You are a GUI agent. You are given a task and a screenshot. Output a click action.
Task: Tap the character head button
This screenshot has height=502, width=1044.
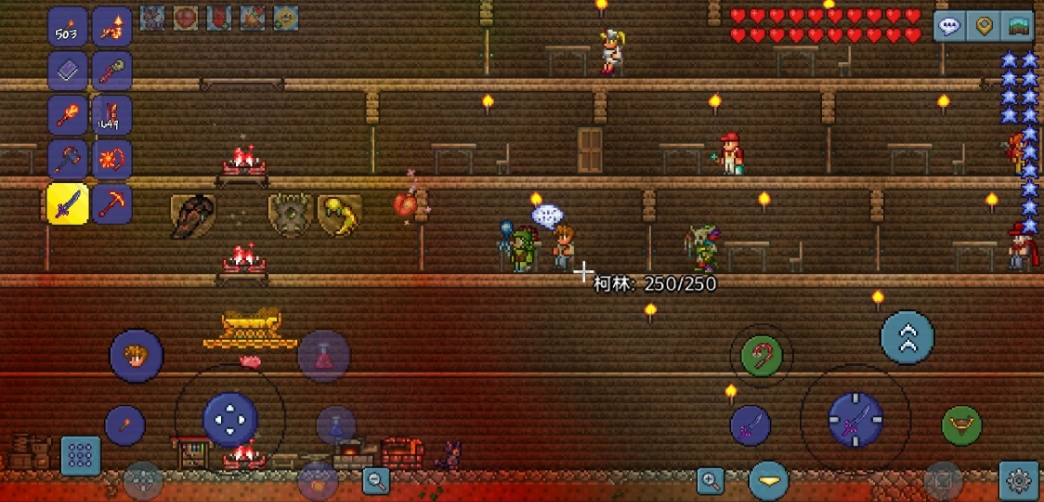(x=136, y=355)
